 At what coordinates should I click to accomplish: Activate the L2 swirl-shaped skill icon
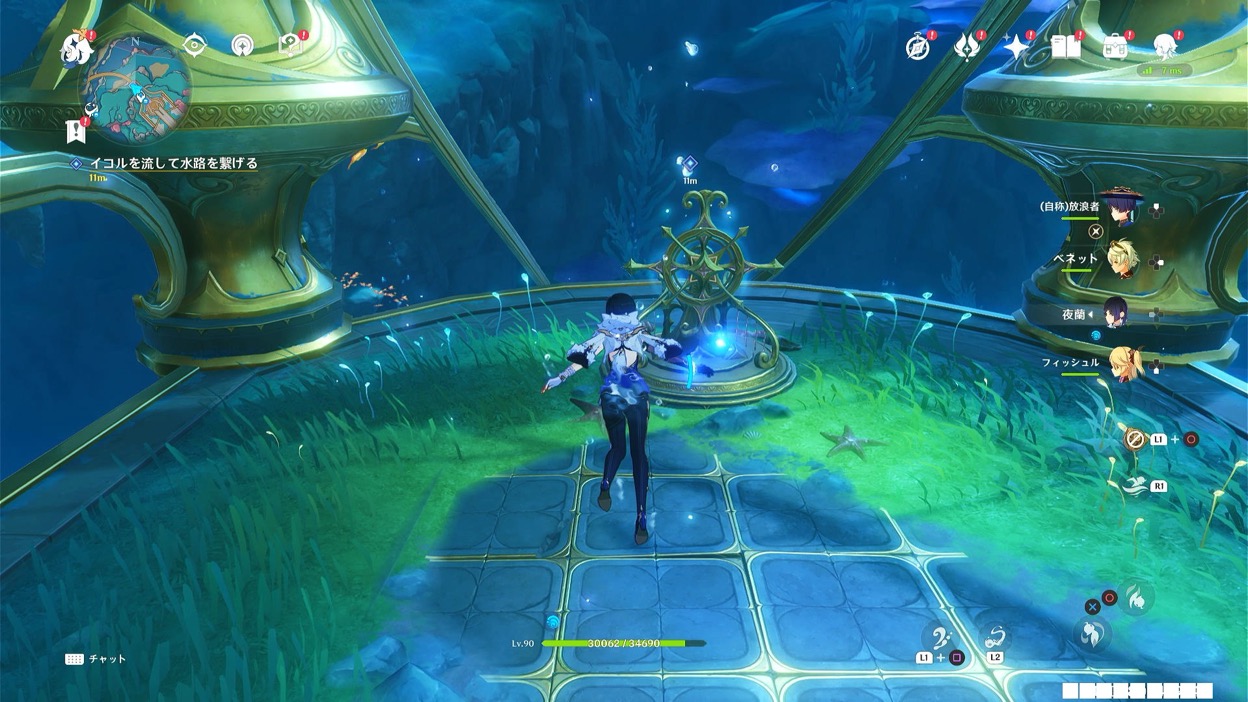pyautogui.click(x=995, y=637)
